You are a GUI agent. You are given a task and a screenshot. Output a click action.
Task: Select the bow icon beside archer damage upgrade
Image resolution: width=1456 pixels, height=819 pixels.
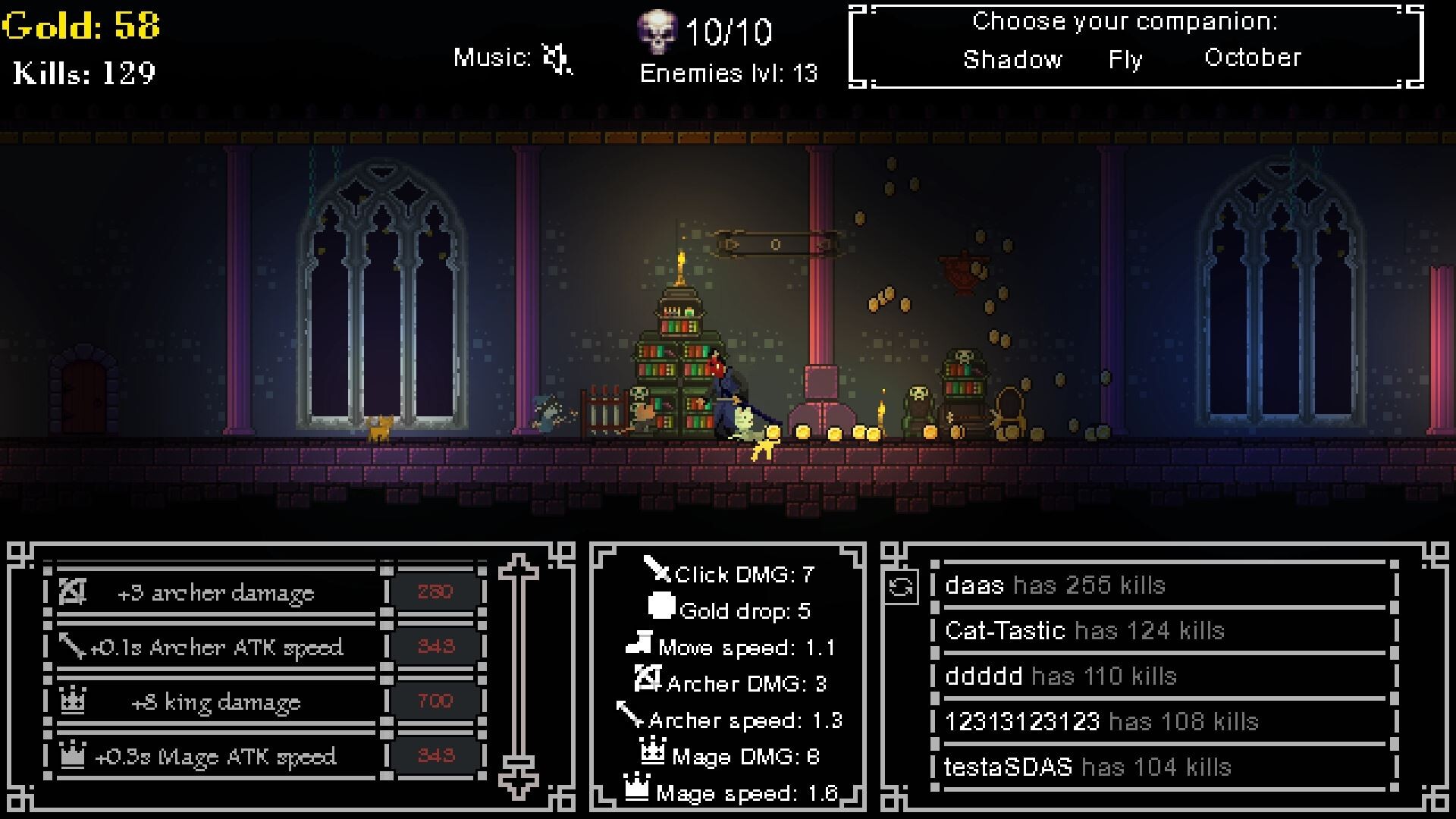pos(72,592)
